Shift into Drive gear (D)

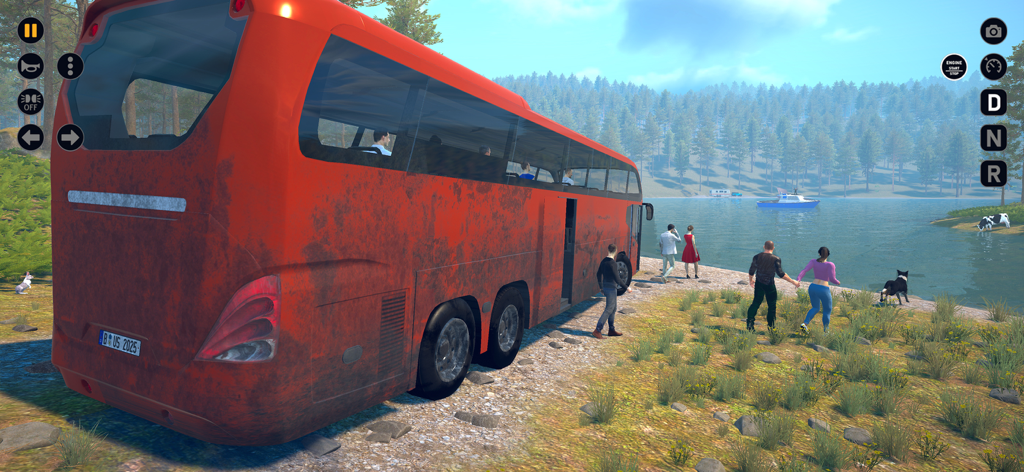click(993, 102)
